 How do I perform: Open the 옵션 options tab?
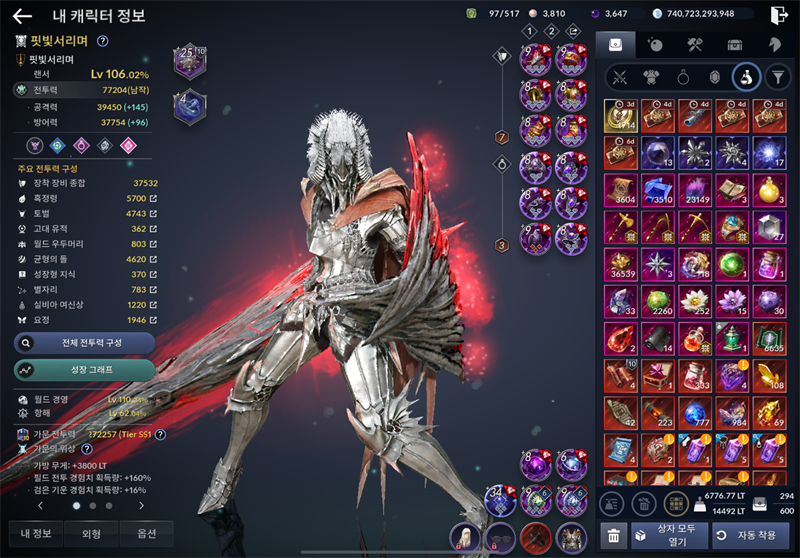tap(146, 533)
